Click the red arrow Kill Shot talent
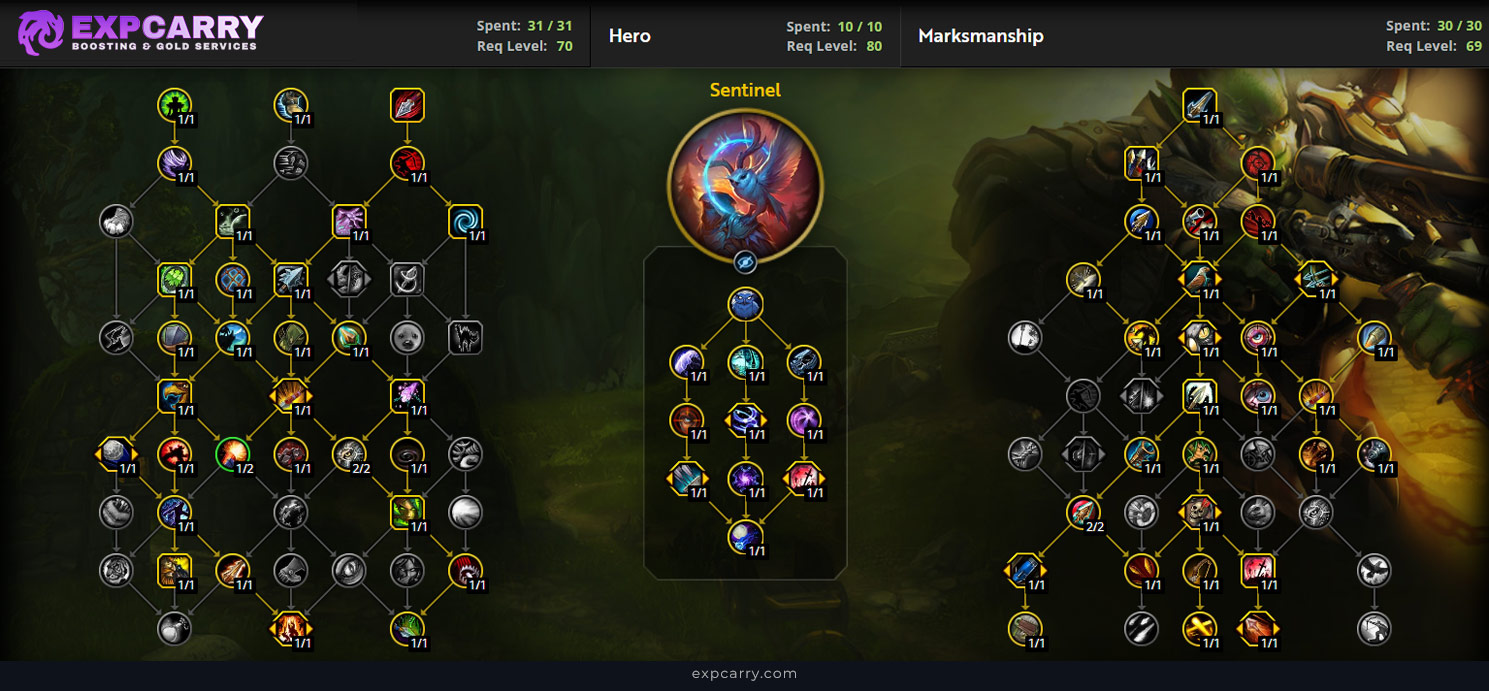This screenshot has width=1489, height=691. (x=407, y=105)
